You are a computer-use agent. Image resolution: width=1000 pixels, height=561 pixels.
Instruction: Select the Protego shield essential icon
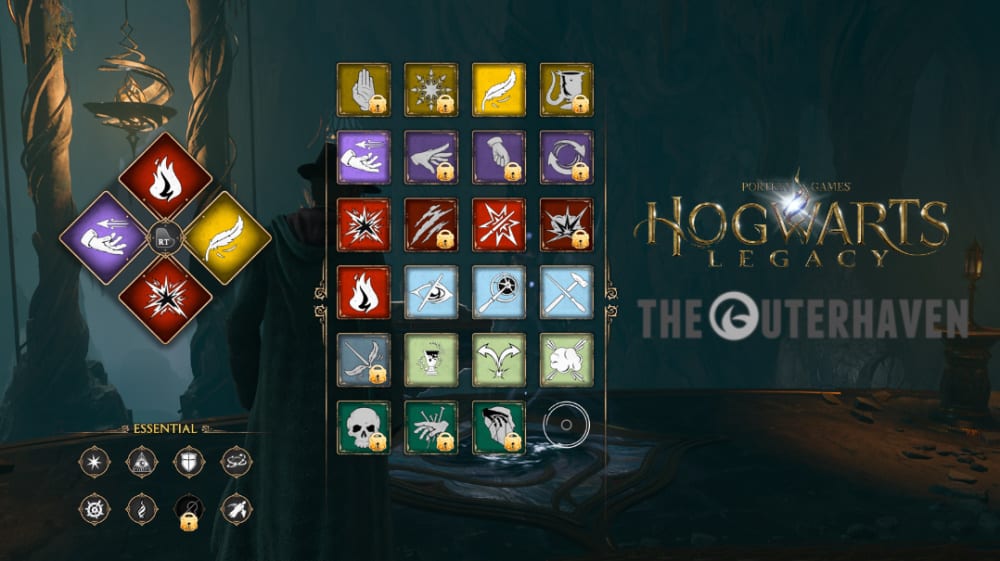(189, 461)
